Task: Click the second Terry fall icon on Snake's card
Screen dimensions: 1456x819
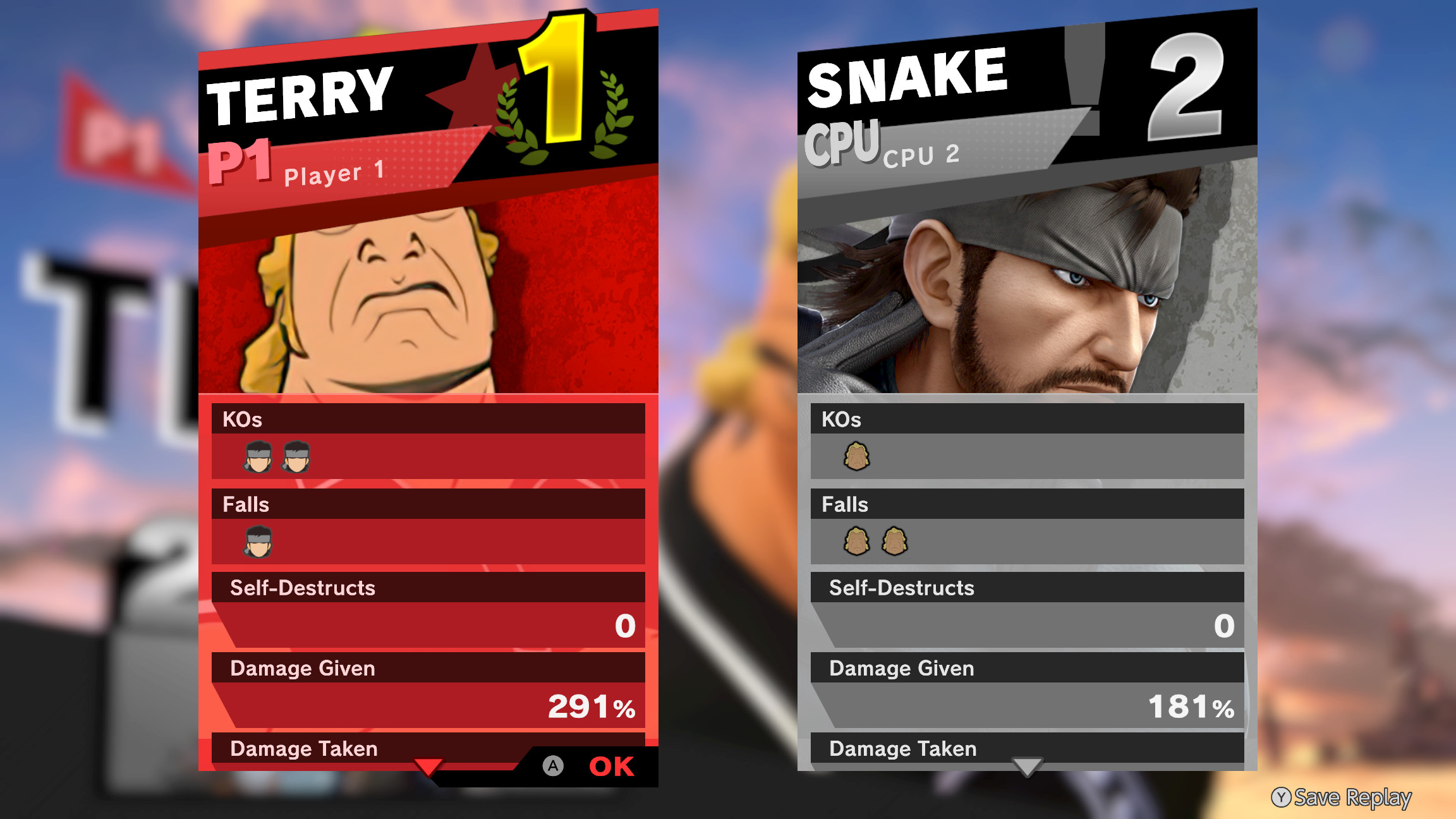Action: point(894,542)
